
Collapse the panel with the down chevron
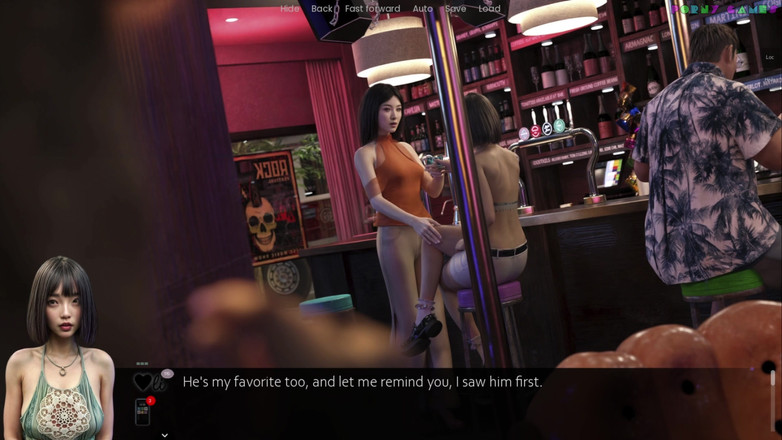tap(164, 435)
